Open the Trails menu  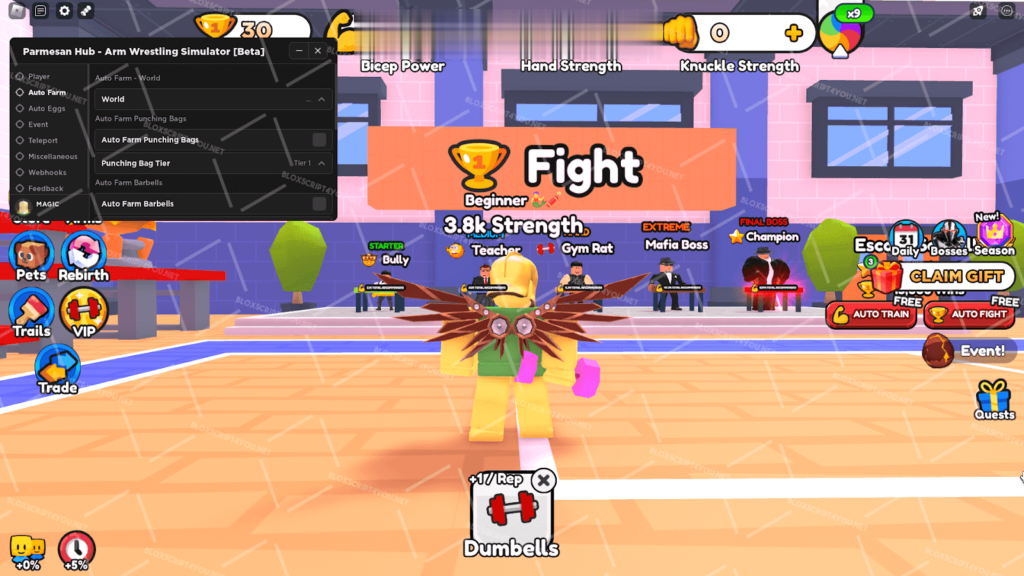click(x=31, y=311)
